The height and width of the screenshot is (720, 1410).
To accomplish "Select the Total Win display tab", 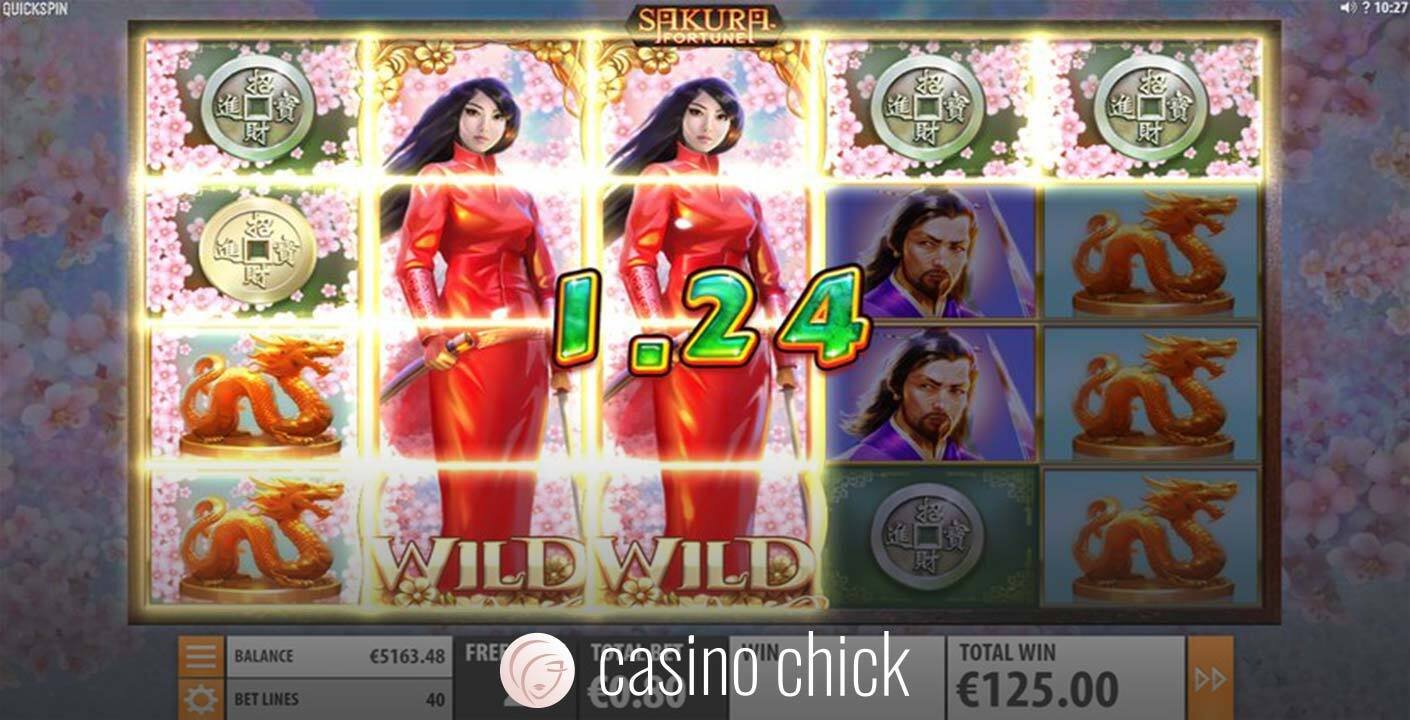I will point(1042,673).
